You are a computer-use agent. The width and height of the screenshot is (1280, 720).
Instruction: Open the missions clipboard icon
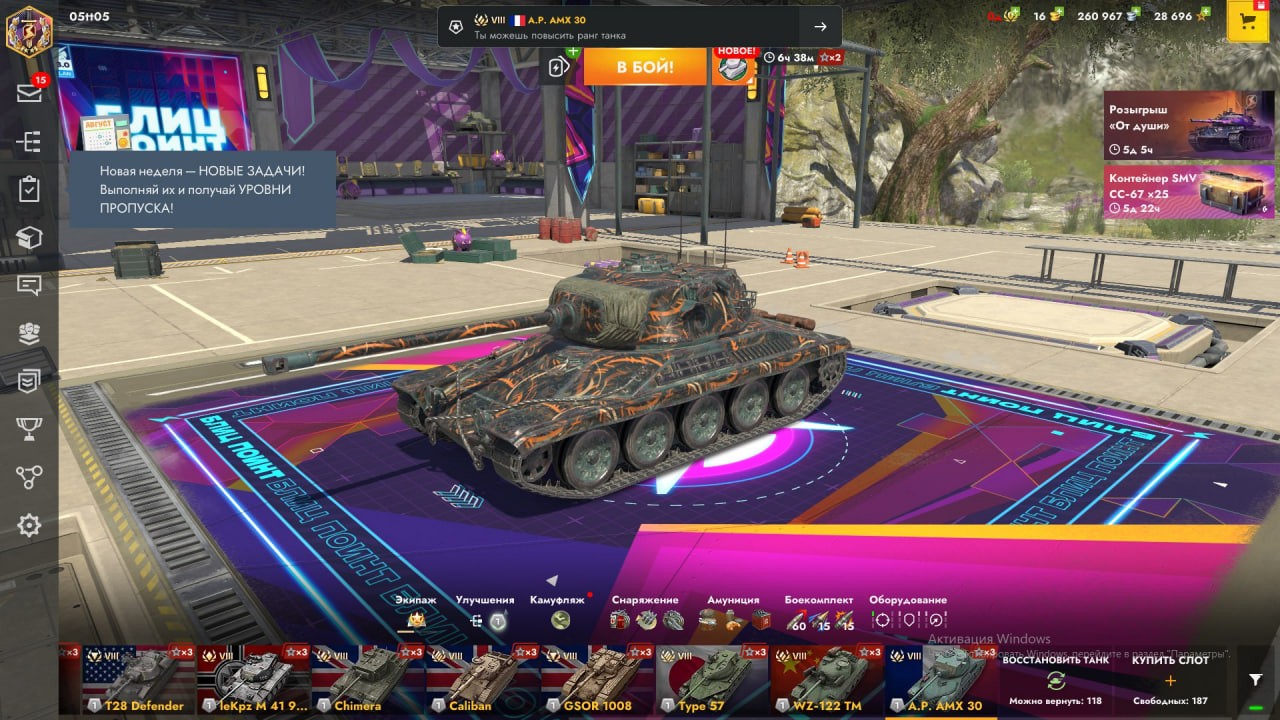tap(29, 188)
